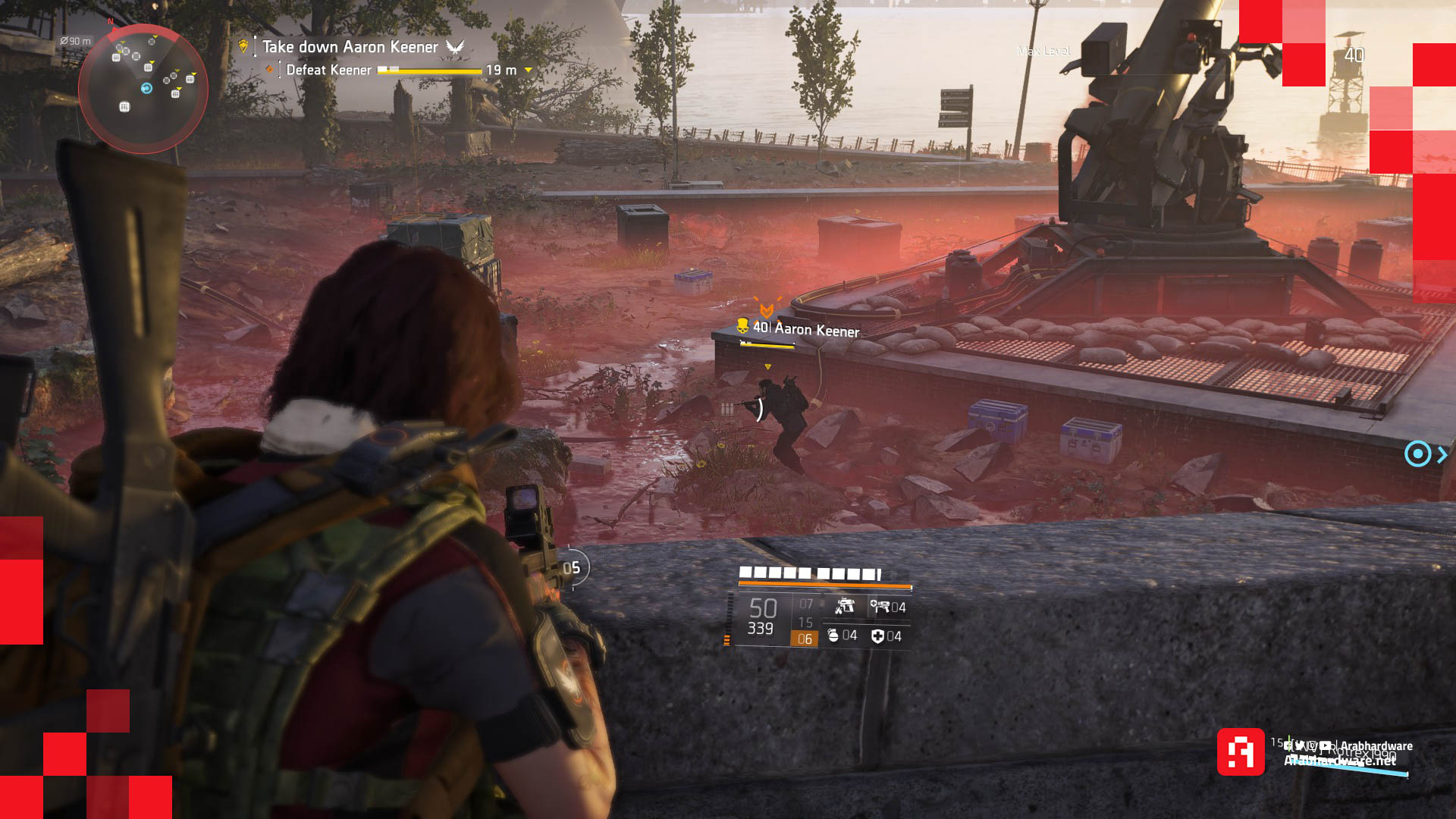
Task: Click the yellow mission emblem icon
Action: 243,47
